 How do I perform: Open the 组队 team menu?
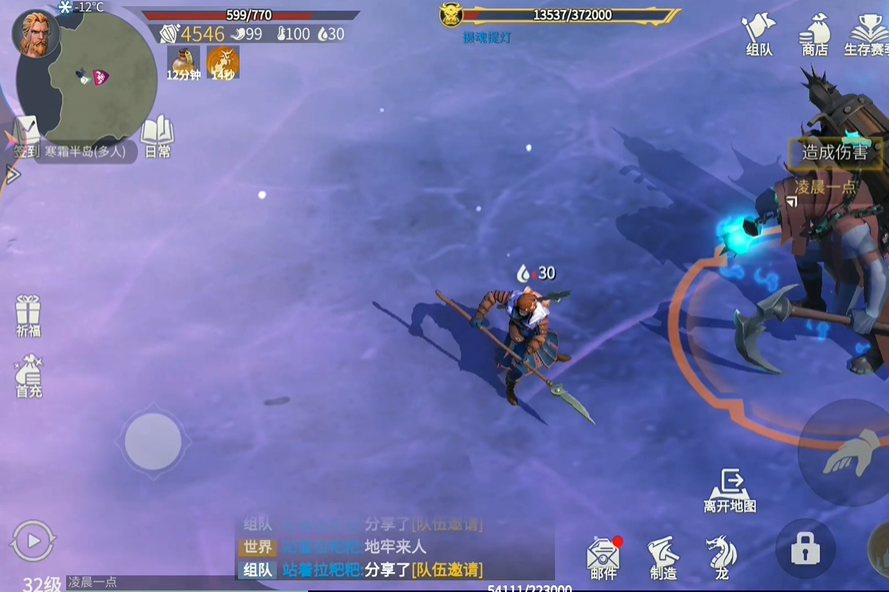(x=760, y=33)
